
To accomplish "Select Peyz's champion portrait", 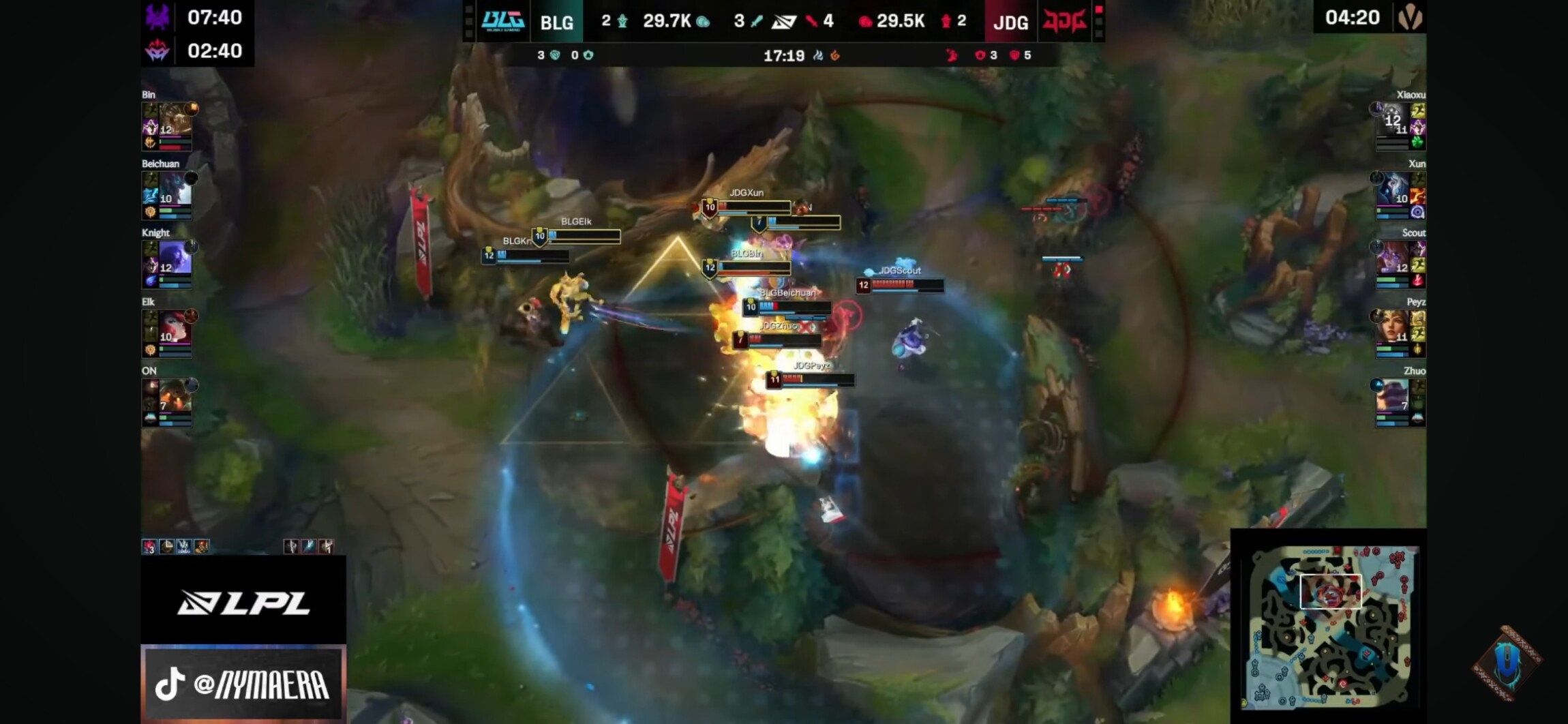I will tap(1392, 327).
